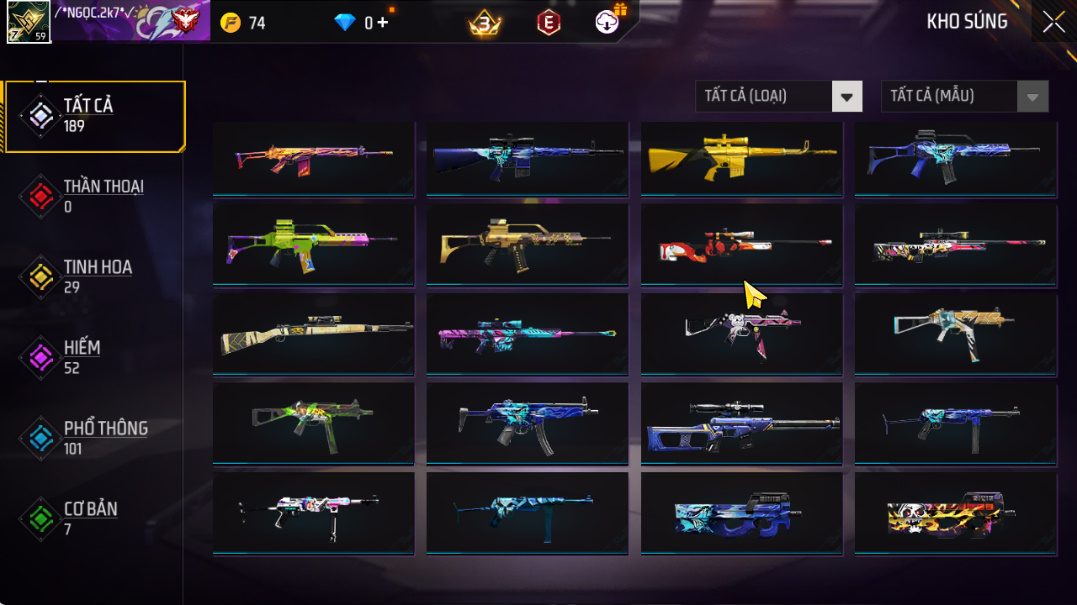Open the crown number 3 icon
Viewport: 1077px width, 605px height.
click(485, 22)
